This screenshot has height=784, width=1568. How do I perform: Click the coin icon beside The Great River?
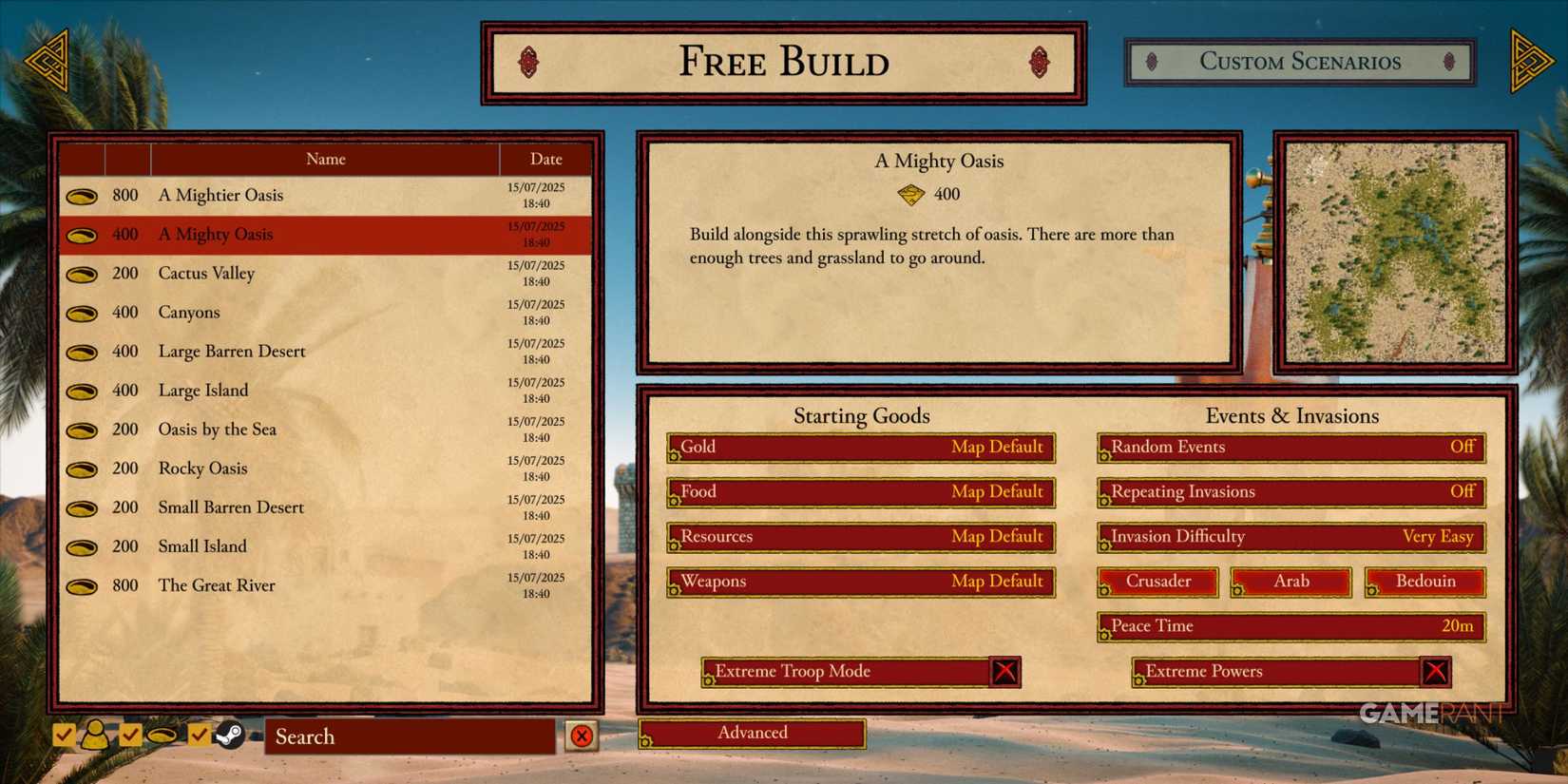pyautogui.click(x=82, y=586)
